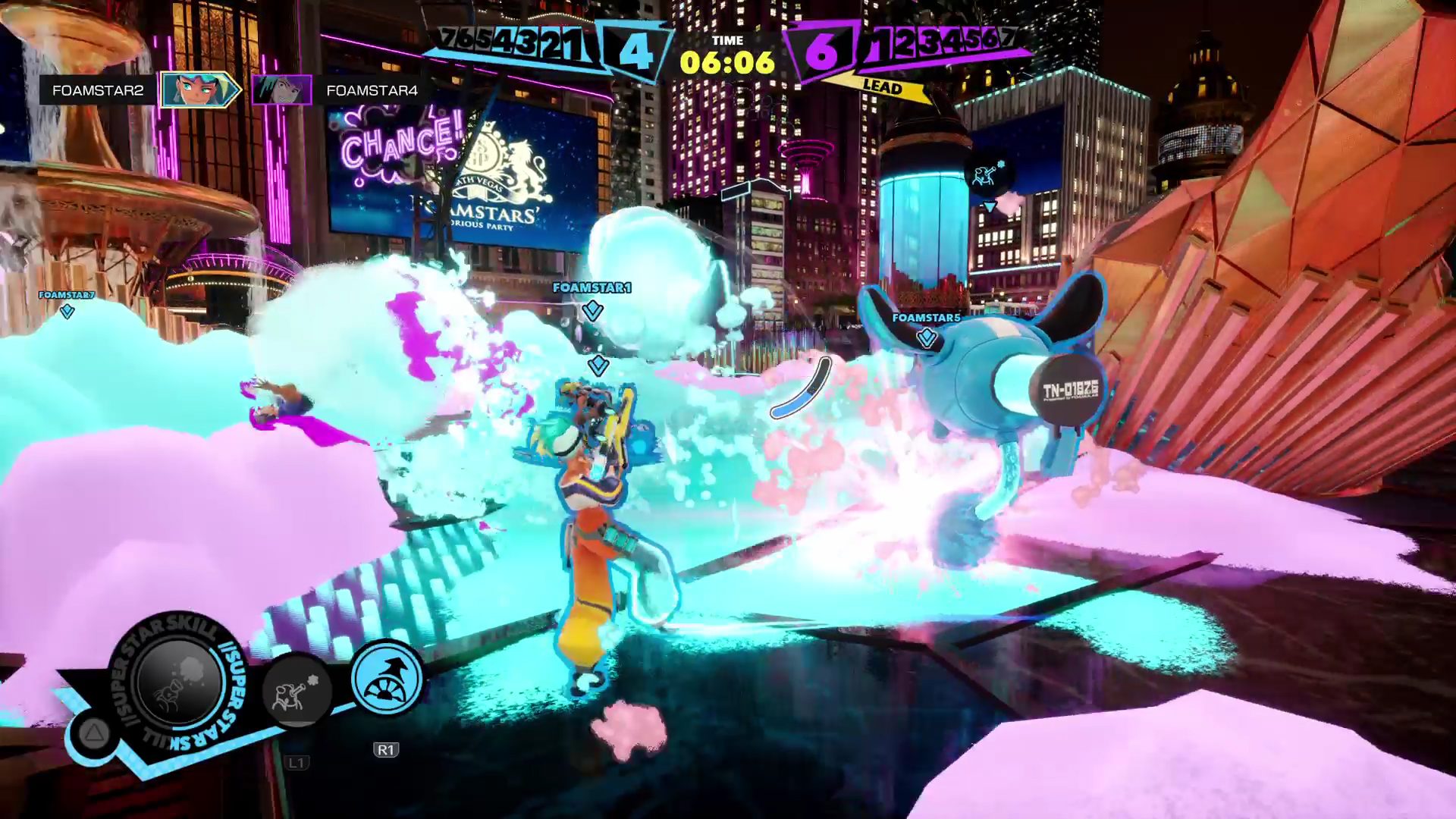Select the FOAMSTAR4 purple portrait
This screenshot has height=819, width=1456.
click(281, 90)
